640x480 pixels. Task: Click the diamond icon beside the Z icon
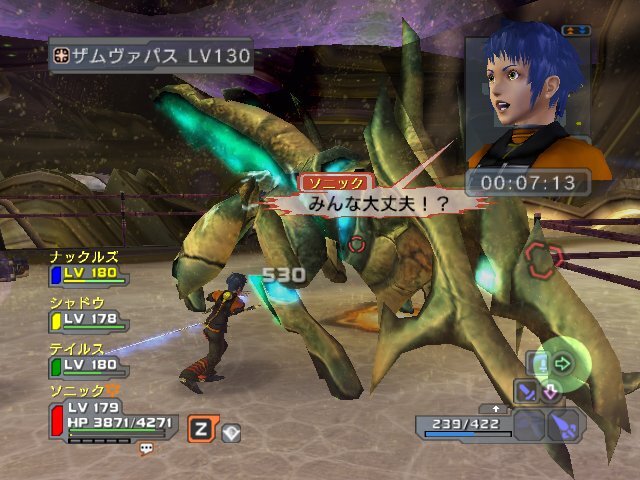click(230, 432)
